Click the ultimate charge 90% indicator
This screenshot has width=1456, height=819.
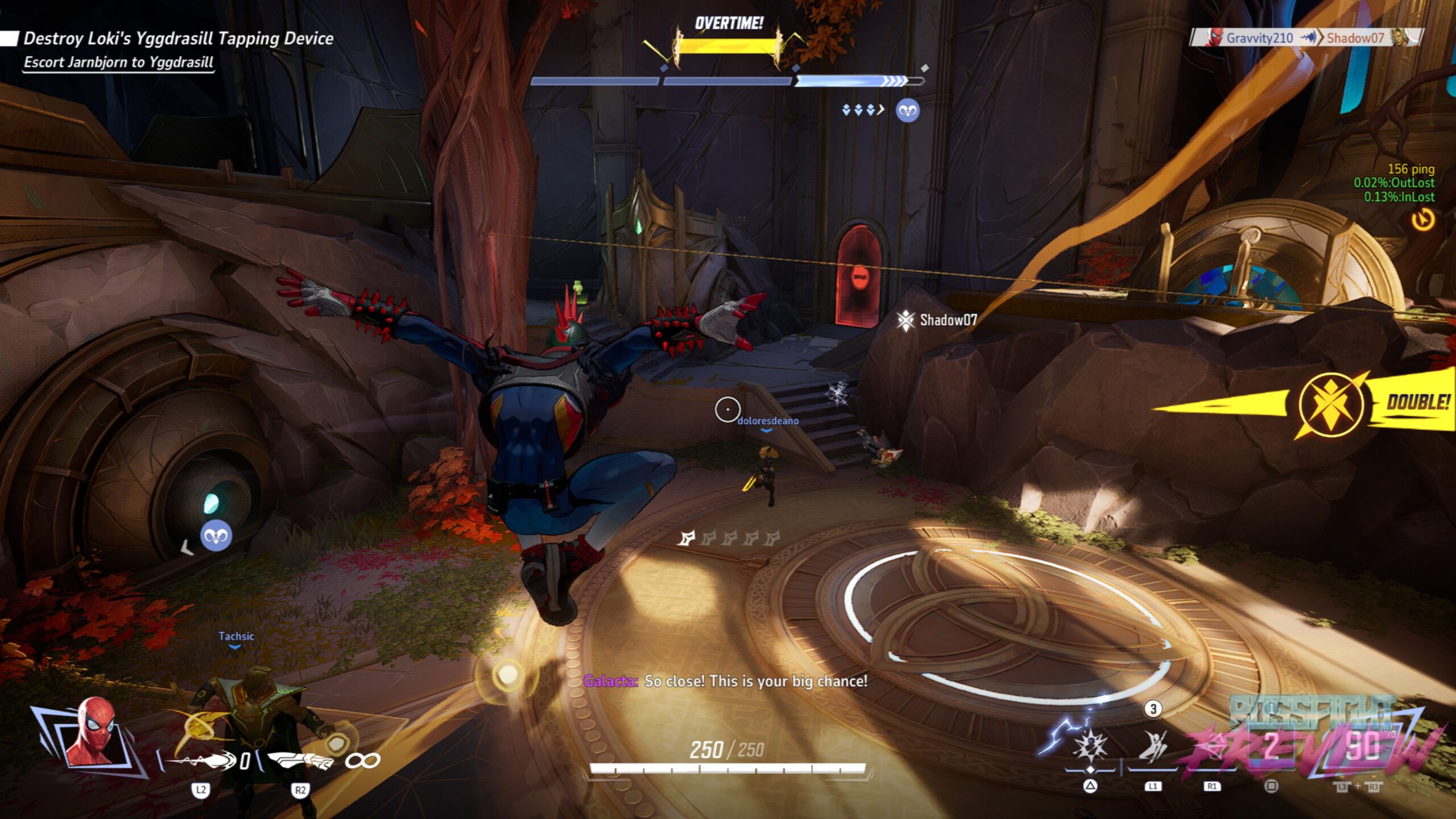tap(1362, 745)
